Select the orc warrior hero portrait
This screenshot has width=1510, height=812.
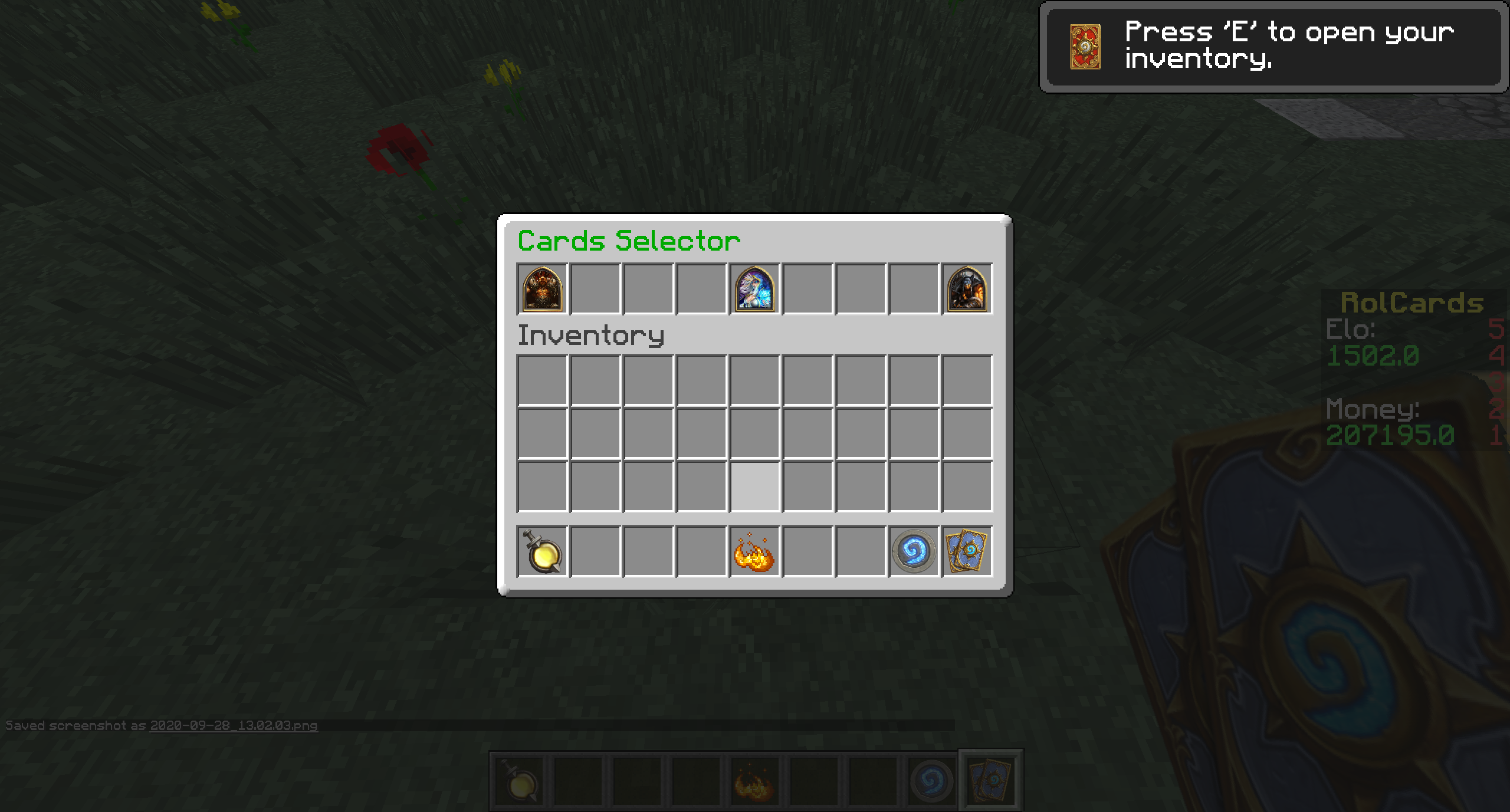pos(542,288)
